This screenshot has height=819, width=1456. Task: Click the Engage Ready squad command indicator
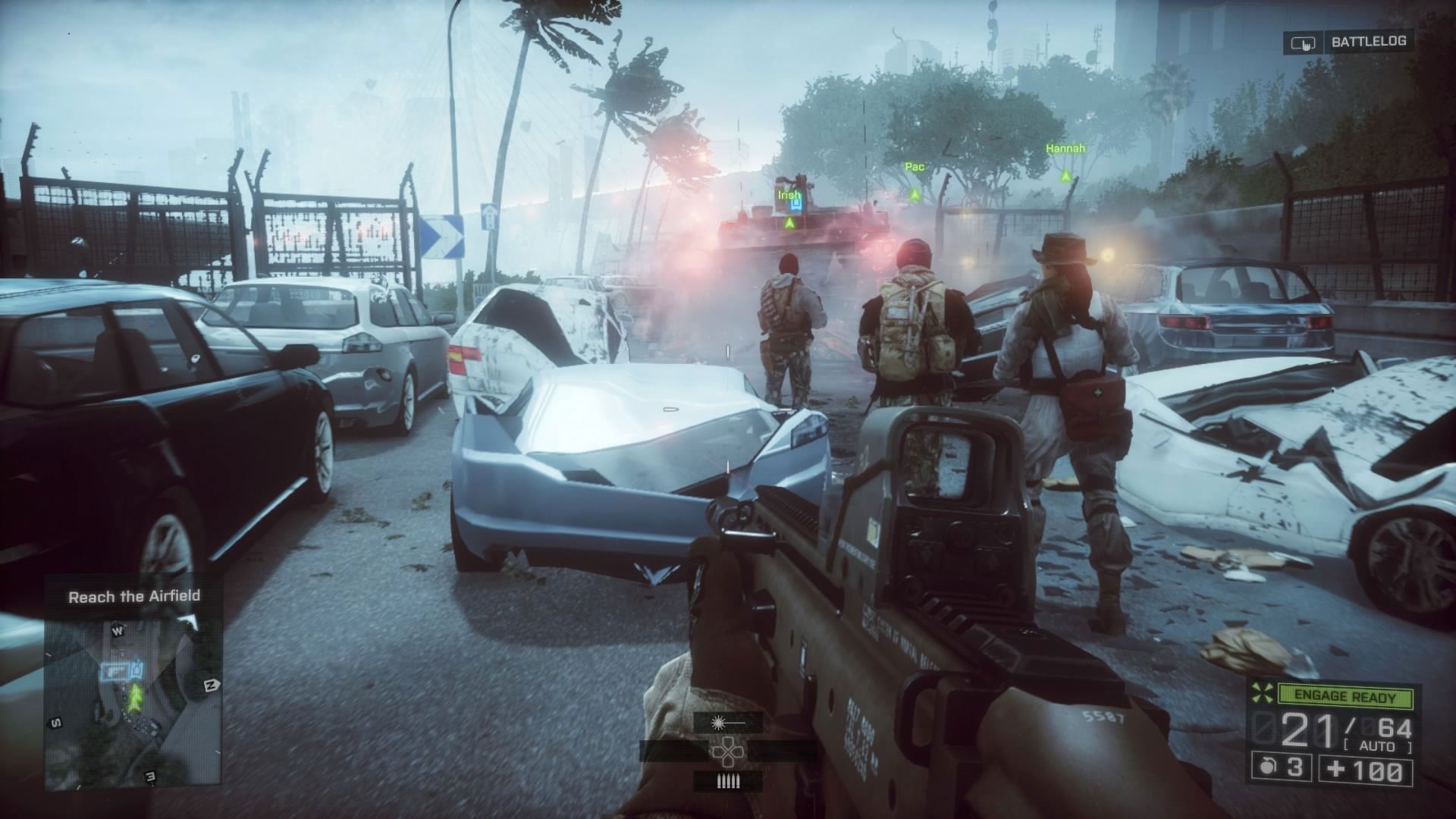(1345, 695)
